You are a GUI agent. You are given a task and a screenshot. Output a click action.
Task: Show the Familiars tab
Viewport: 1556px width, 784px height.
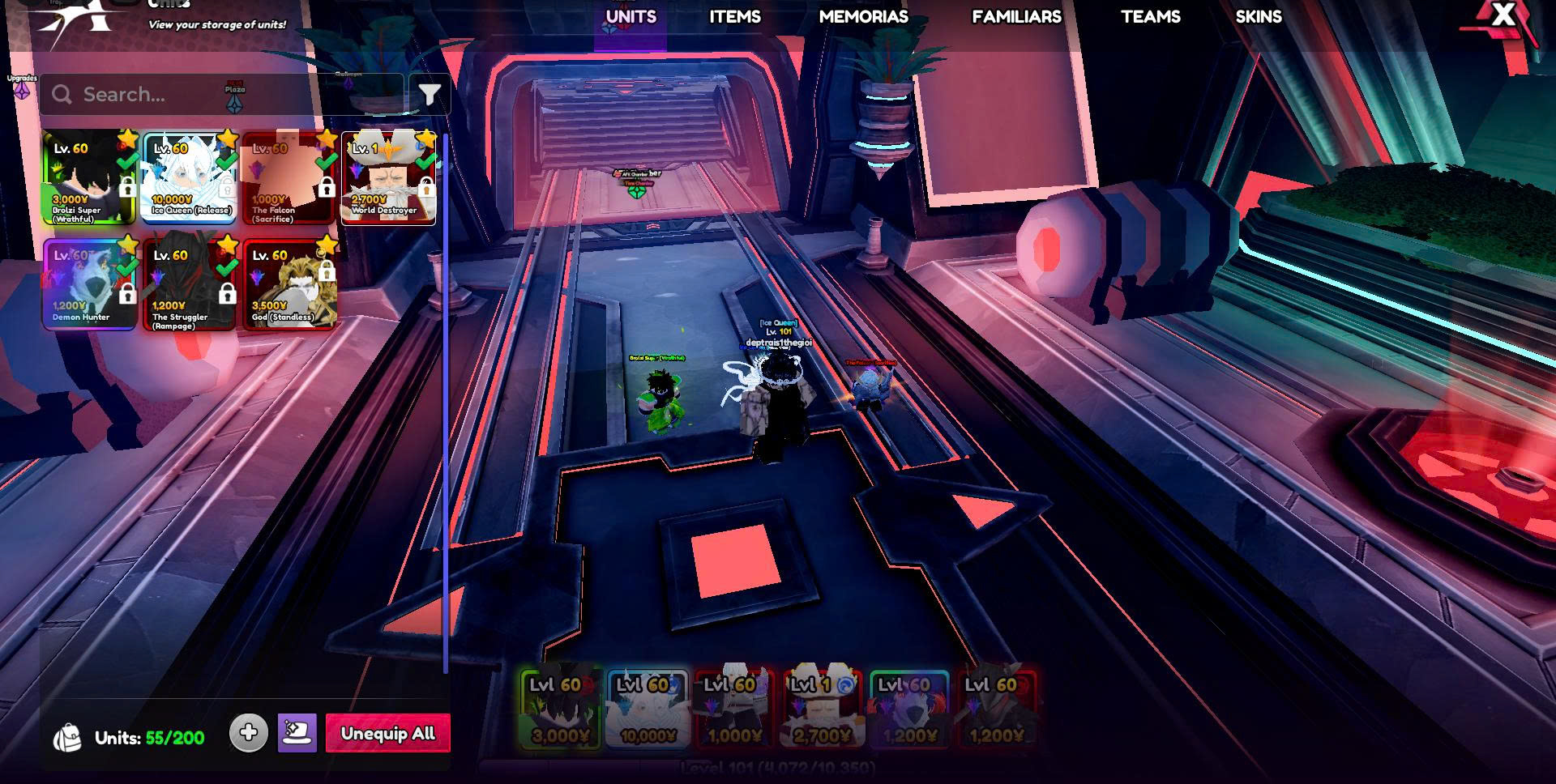(1016, 17)
